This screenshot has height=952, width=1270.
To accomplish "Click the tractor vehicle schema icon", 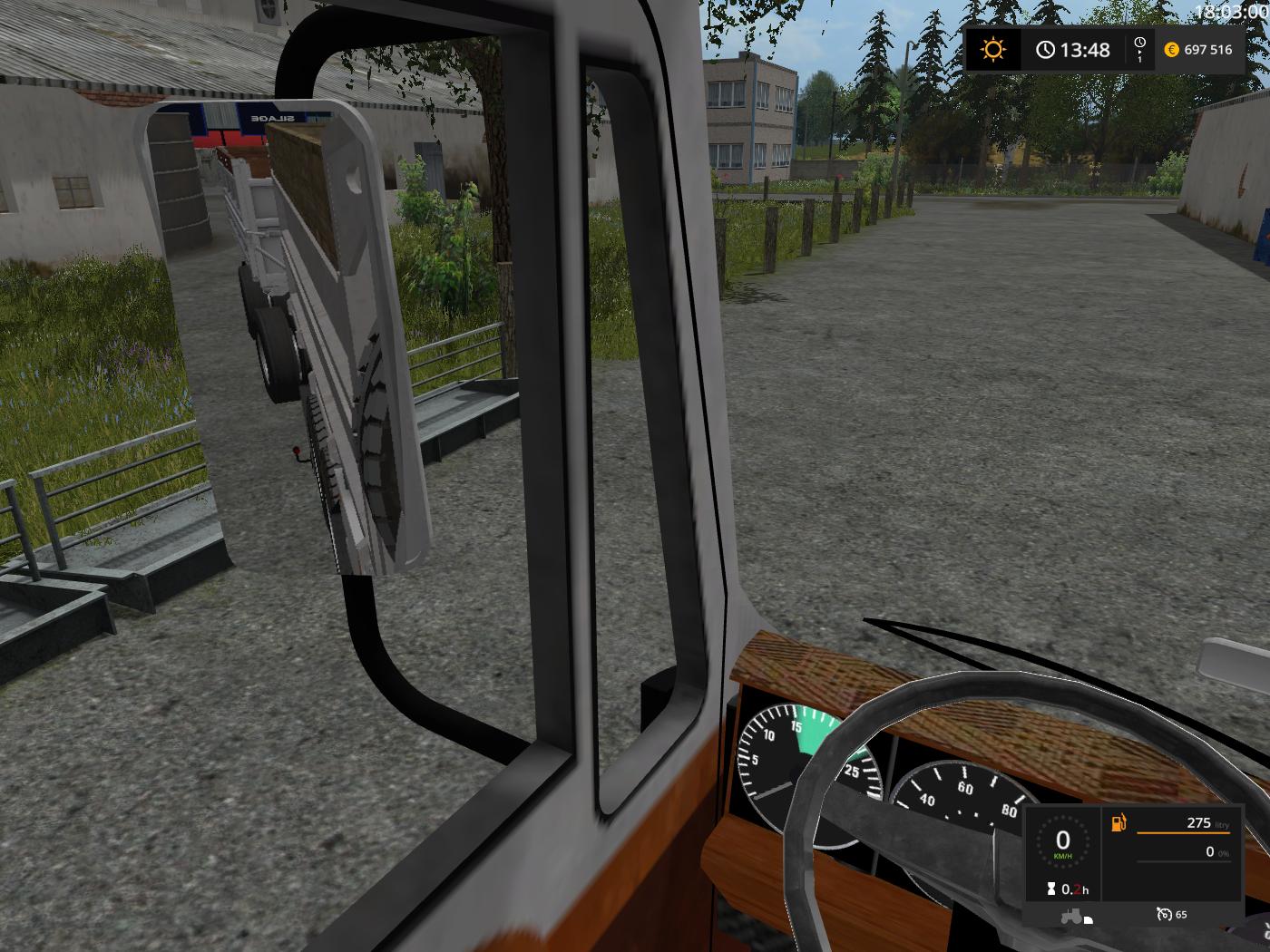I will (x=1075, y=916).
